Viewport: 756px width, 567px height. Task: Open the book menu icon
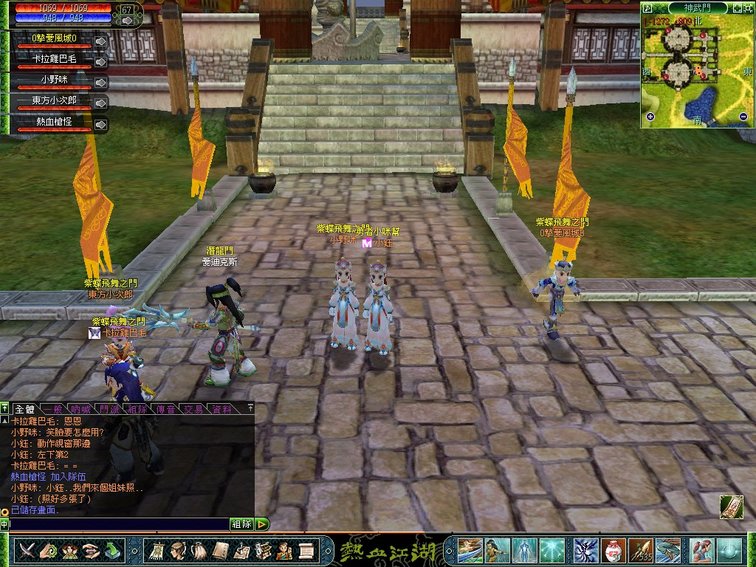click(218, 550)
